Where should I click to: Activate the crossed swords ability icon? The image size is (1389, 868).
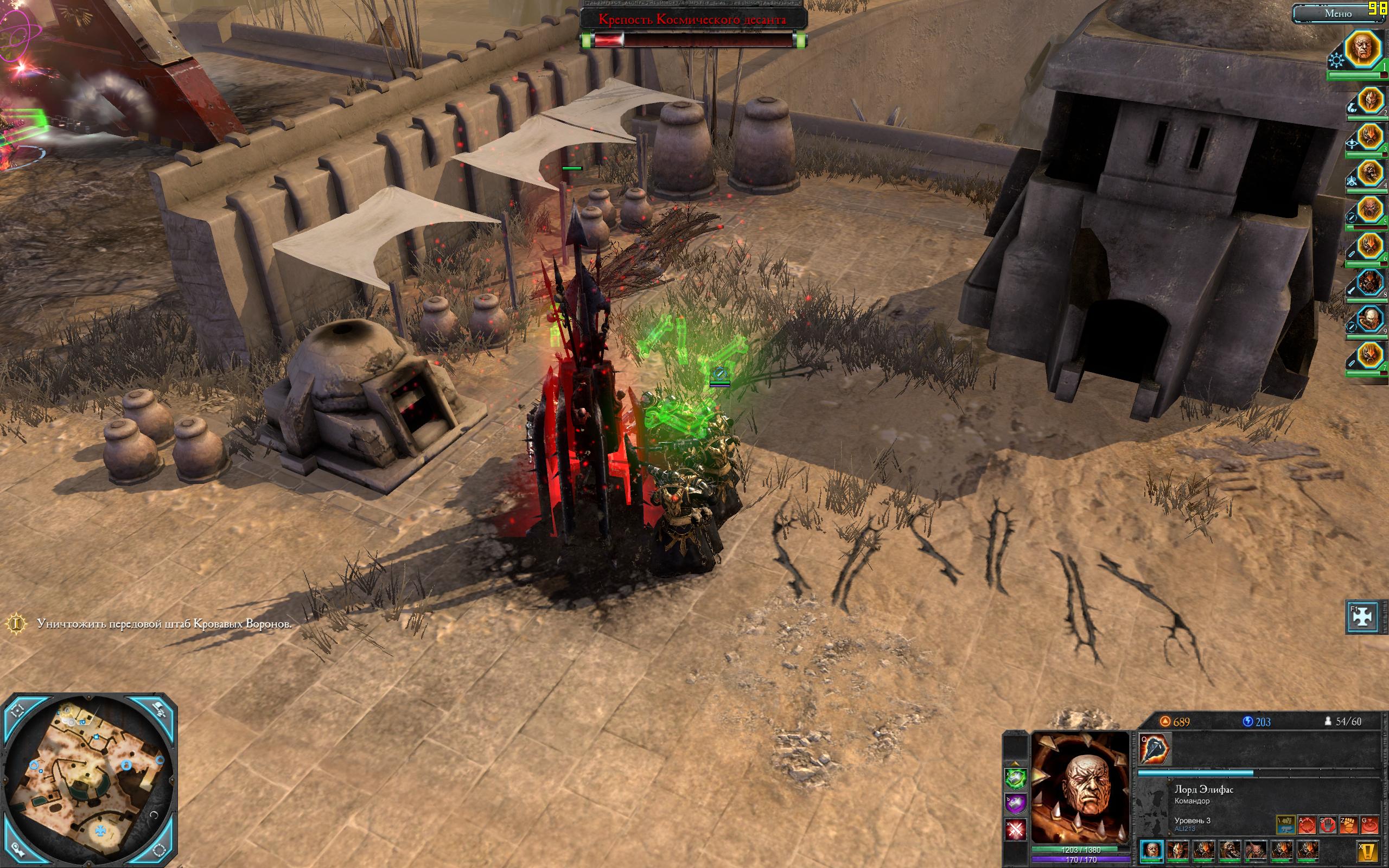pyautogui.click(x=1015, y=829)
